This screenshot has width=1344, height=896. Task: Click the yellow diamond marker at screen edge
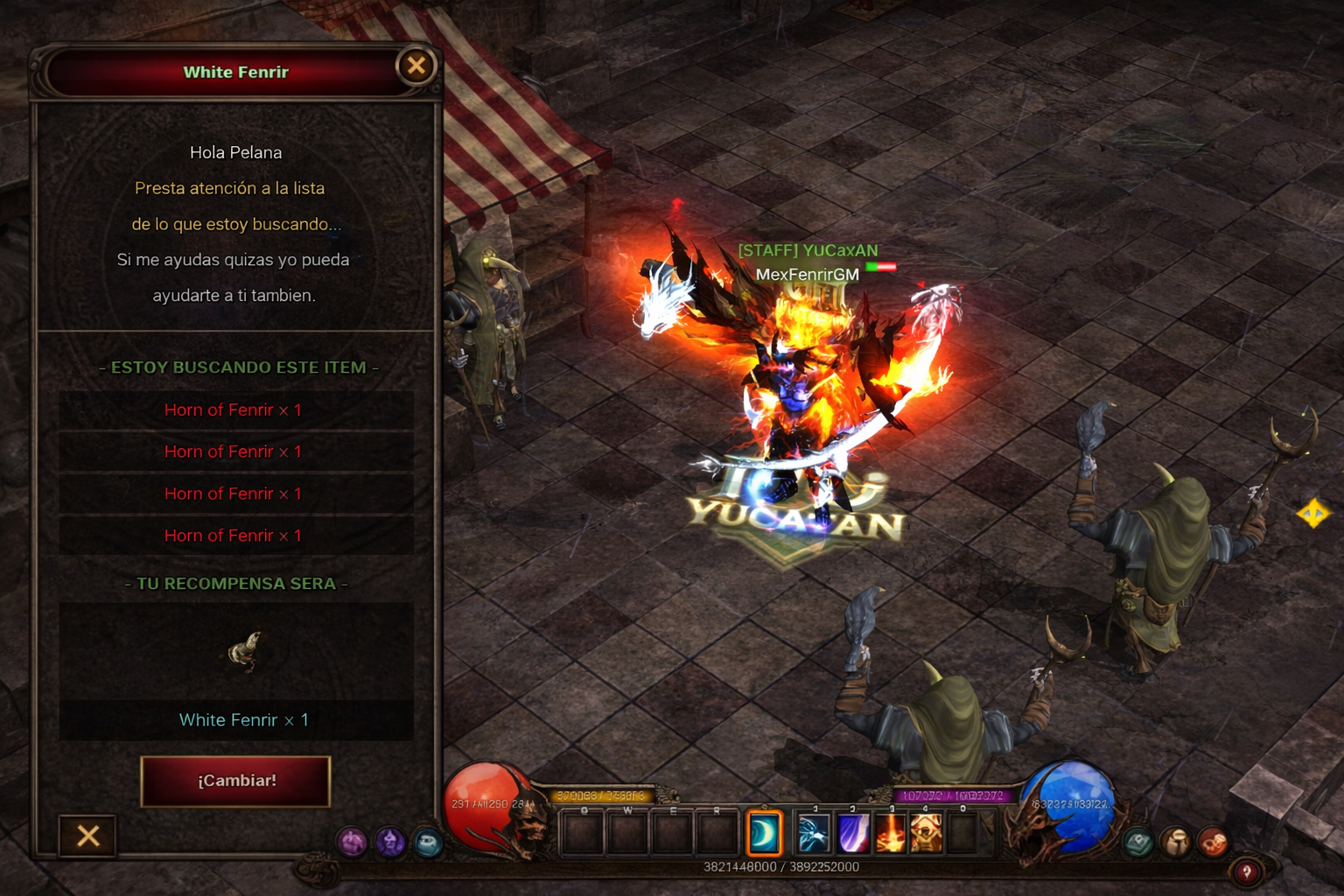(1312, 513)
